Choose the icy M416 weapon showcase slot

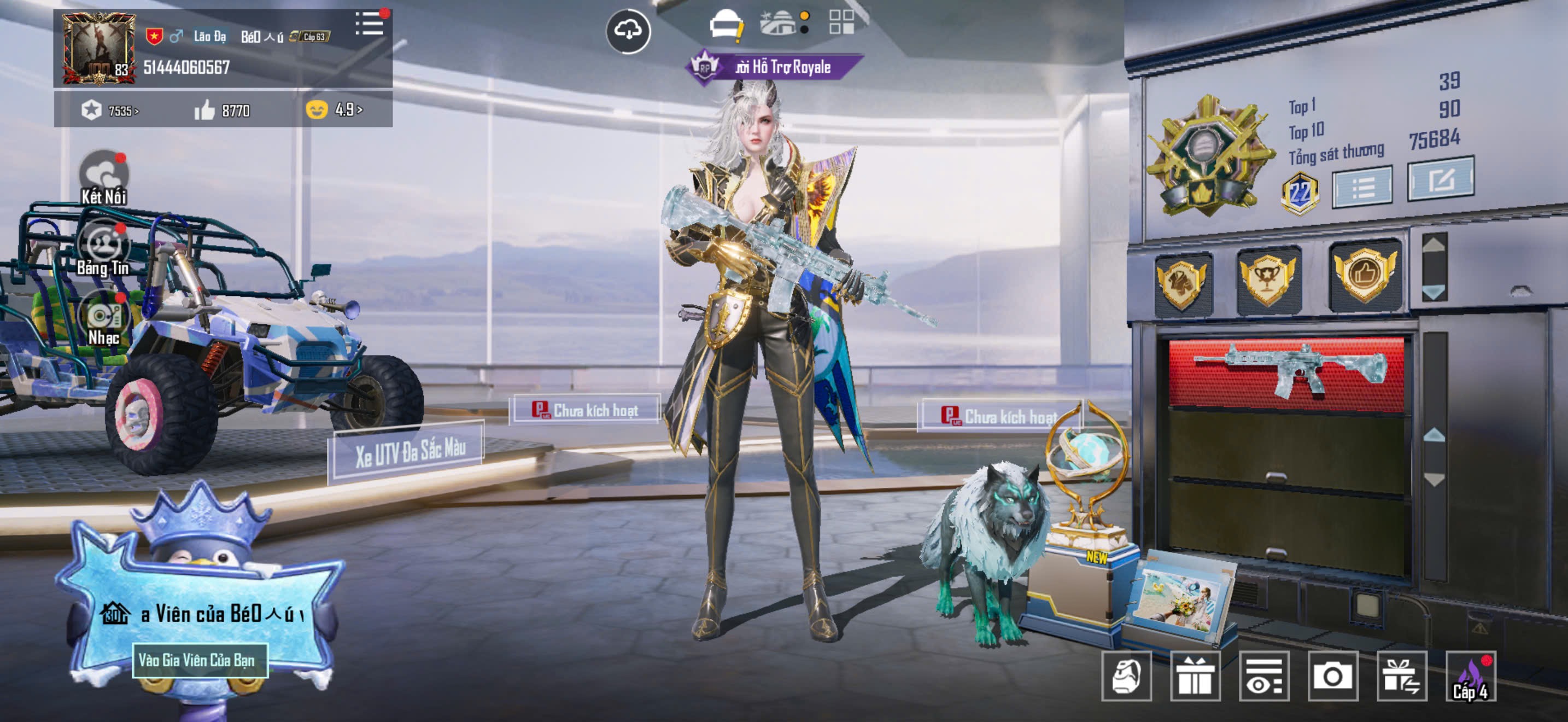click(x=1286, y=371)
